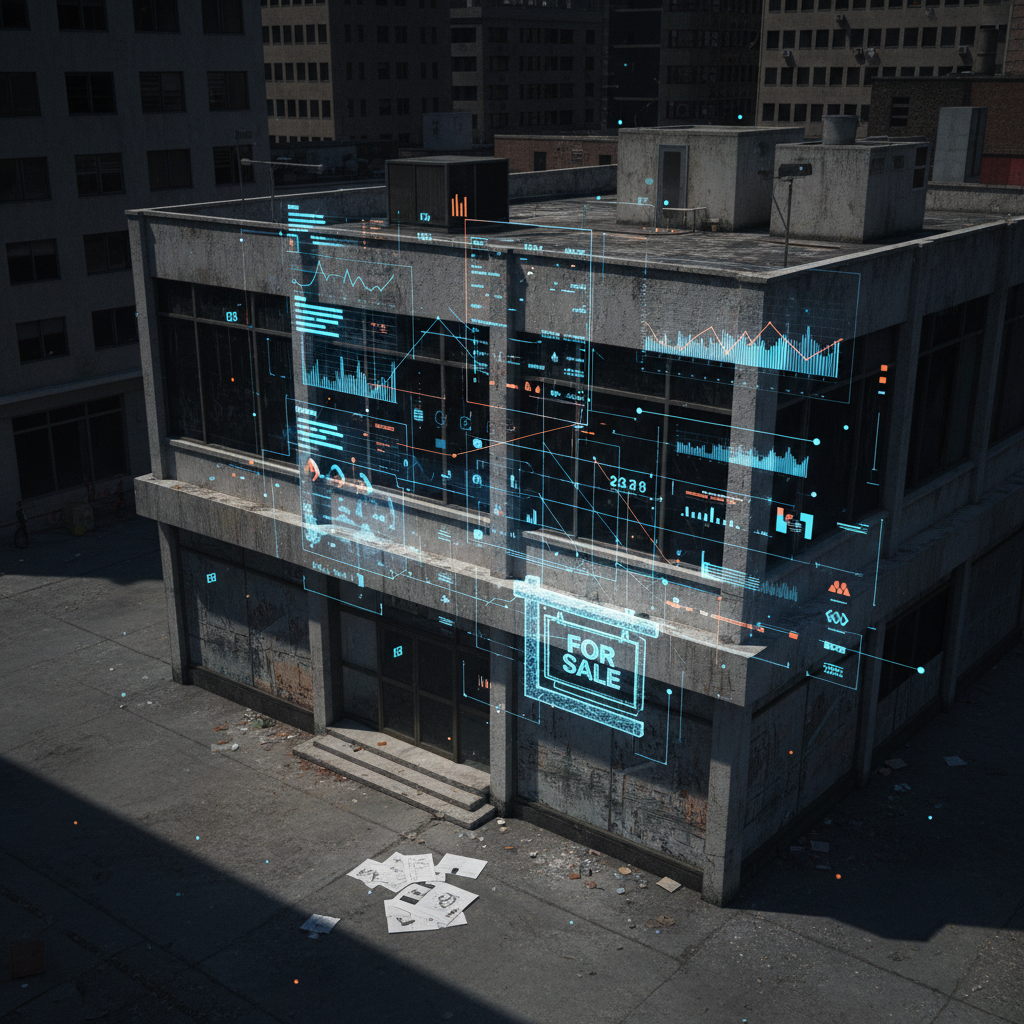The image size is (1024, 1024).
Task: Click the orange triple-peak icon on the right panel
Action: click(x=838, y=589)
